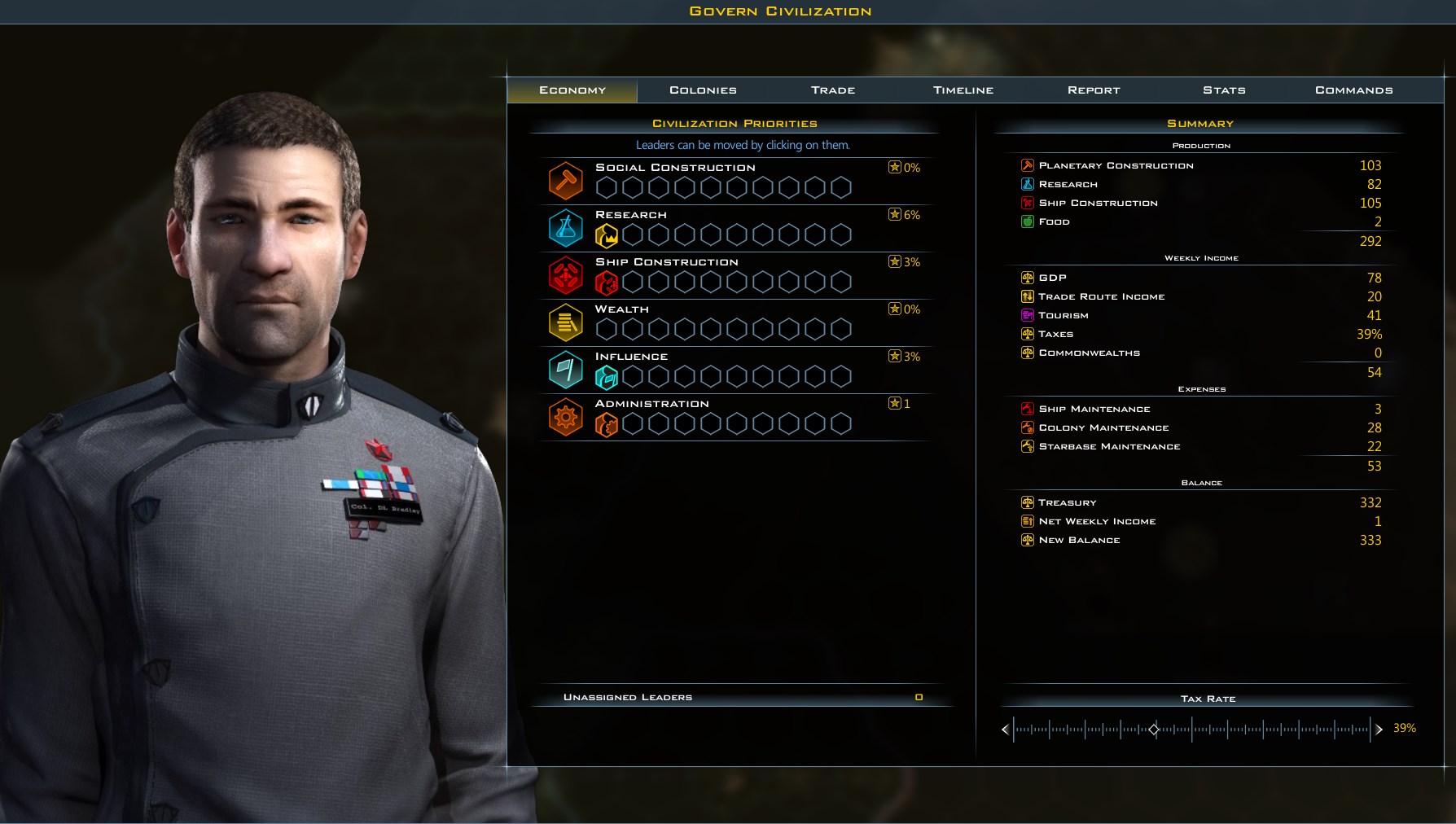
Task: Select the Social Construction hammer icon
Action: point(566,180)
